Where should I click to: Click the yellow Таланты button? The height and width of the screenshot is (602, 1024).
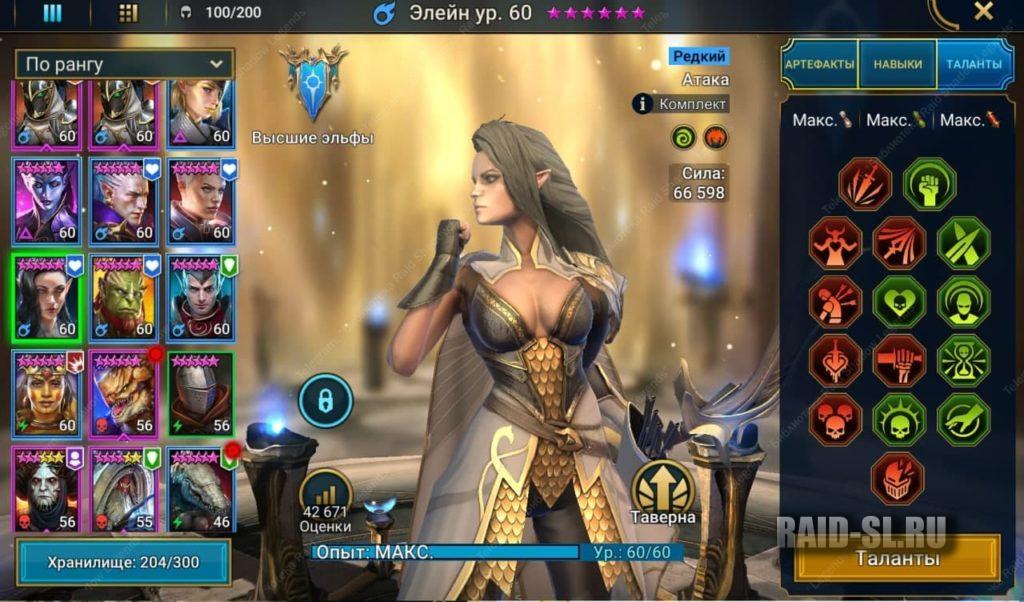897,558
